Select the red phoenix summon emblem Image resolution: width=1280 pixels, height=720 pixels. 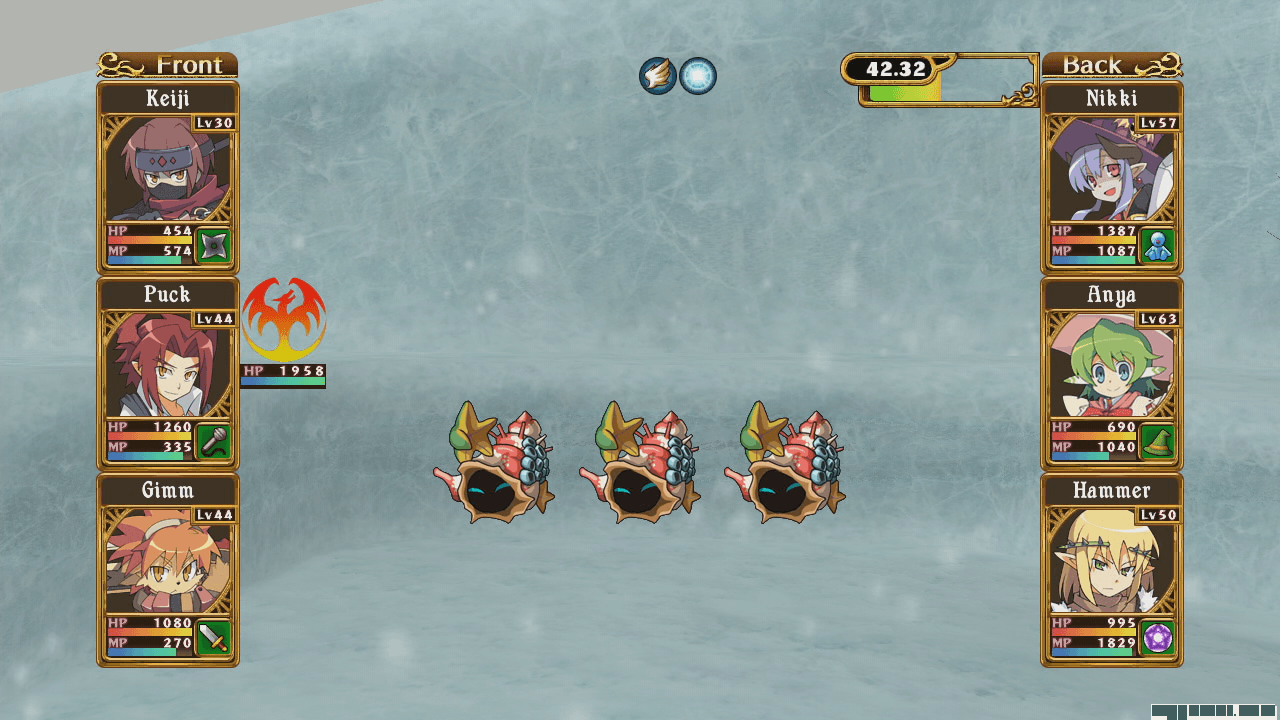tap(284, 320)
